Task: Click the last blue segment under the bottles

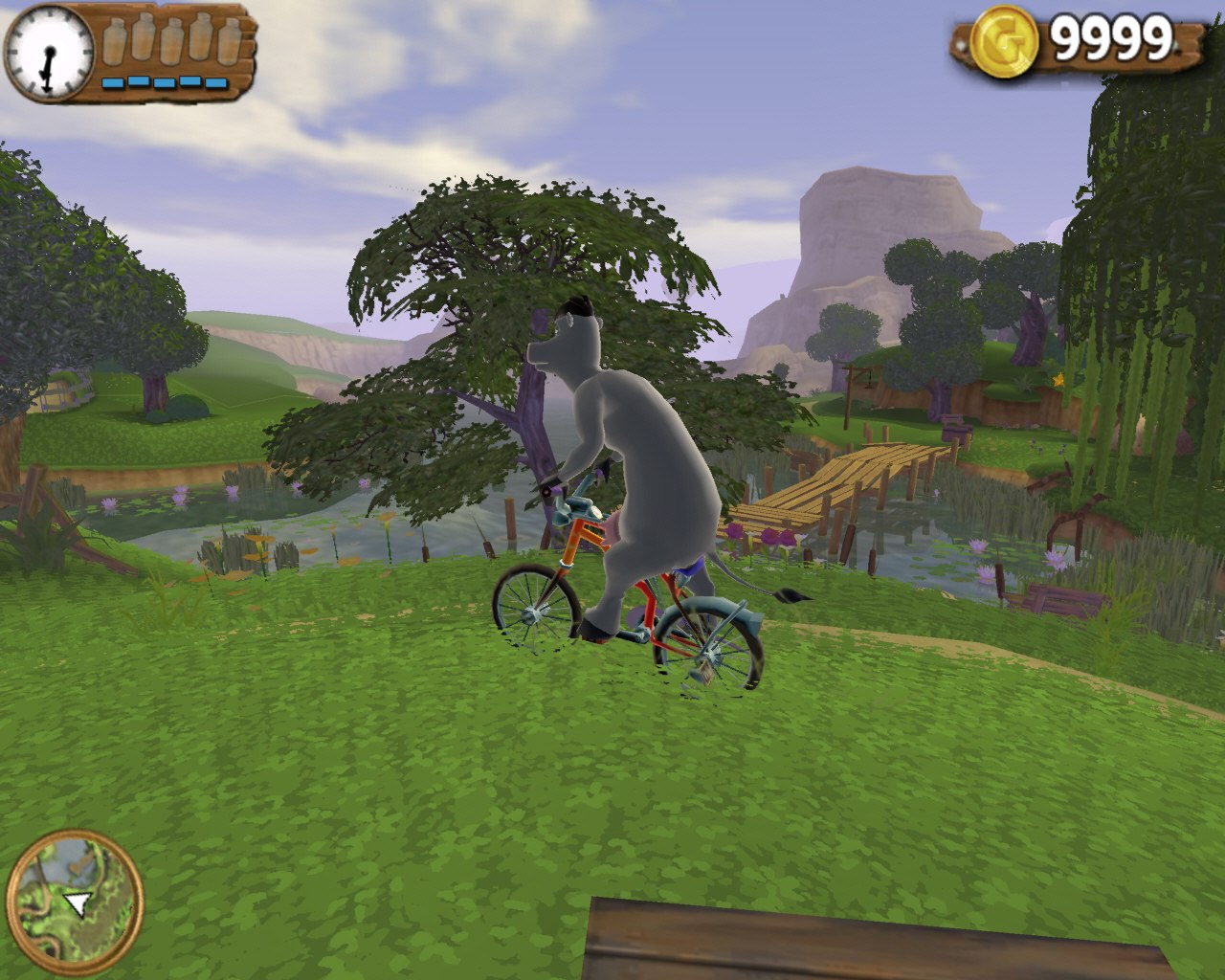Action: pyautogui.click(x=216, y=81)
